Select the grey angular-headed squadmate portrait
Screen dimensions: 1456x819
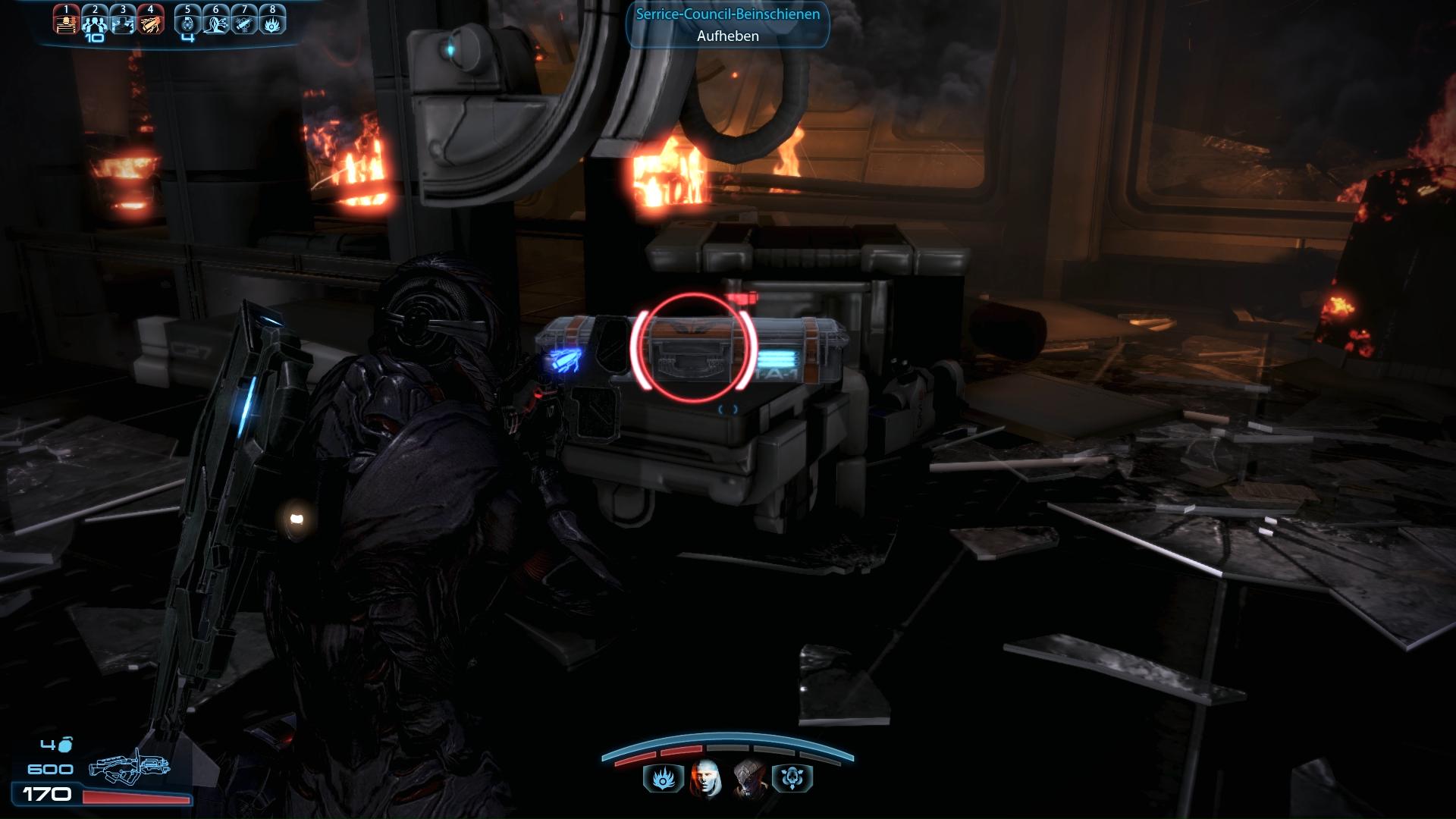tap(749, 779)
